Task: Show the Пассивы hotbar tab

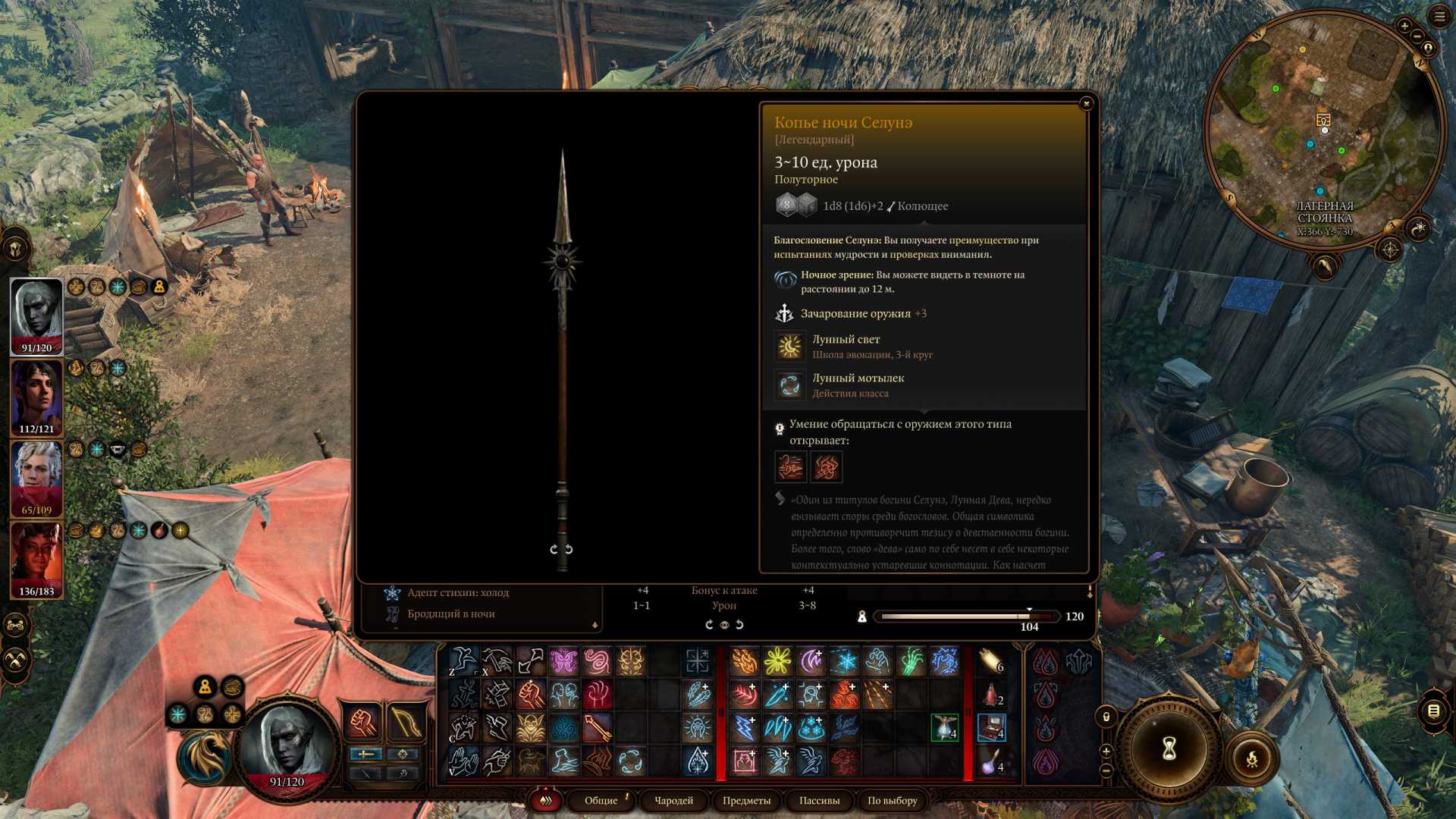Action: pyautogui.click(x=819, y=801)
